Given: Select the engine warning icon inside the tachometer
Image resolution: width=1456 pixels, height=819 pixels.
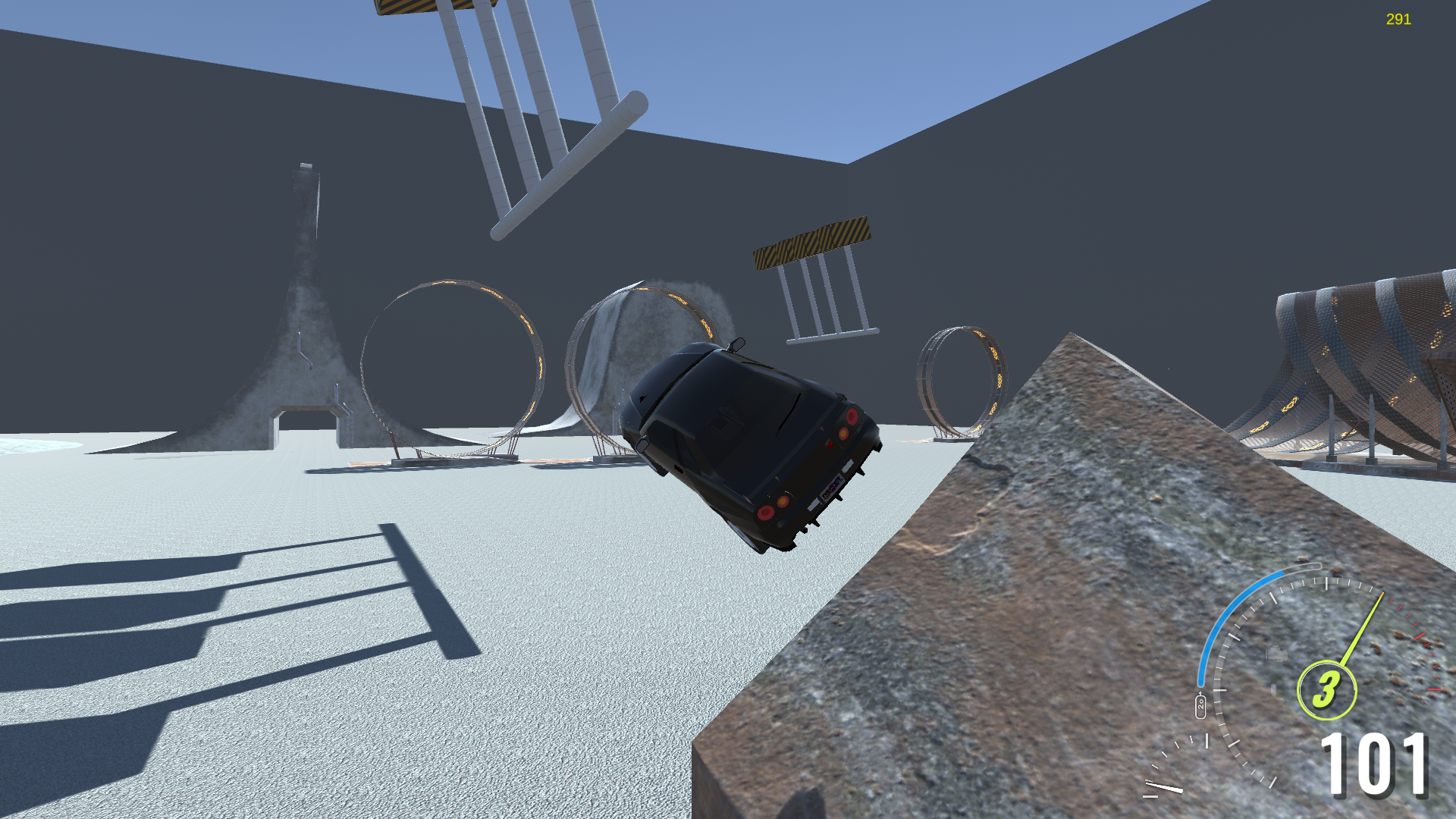Looking at the screenshot, I should [x=1278, y=654].
